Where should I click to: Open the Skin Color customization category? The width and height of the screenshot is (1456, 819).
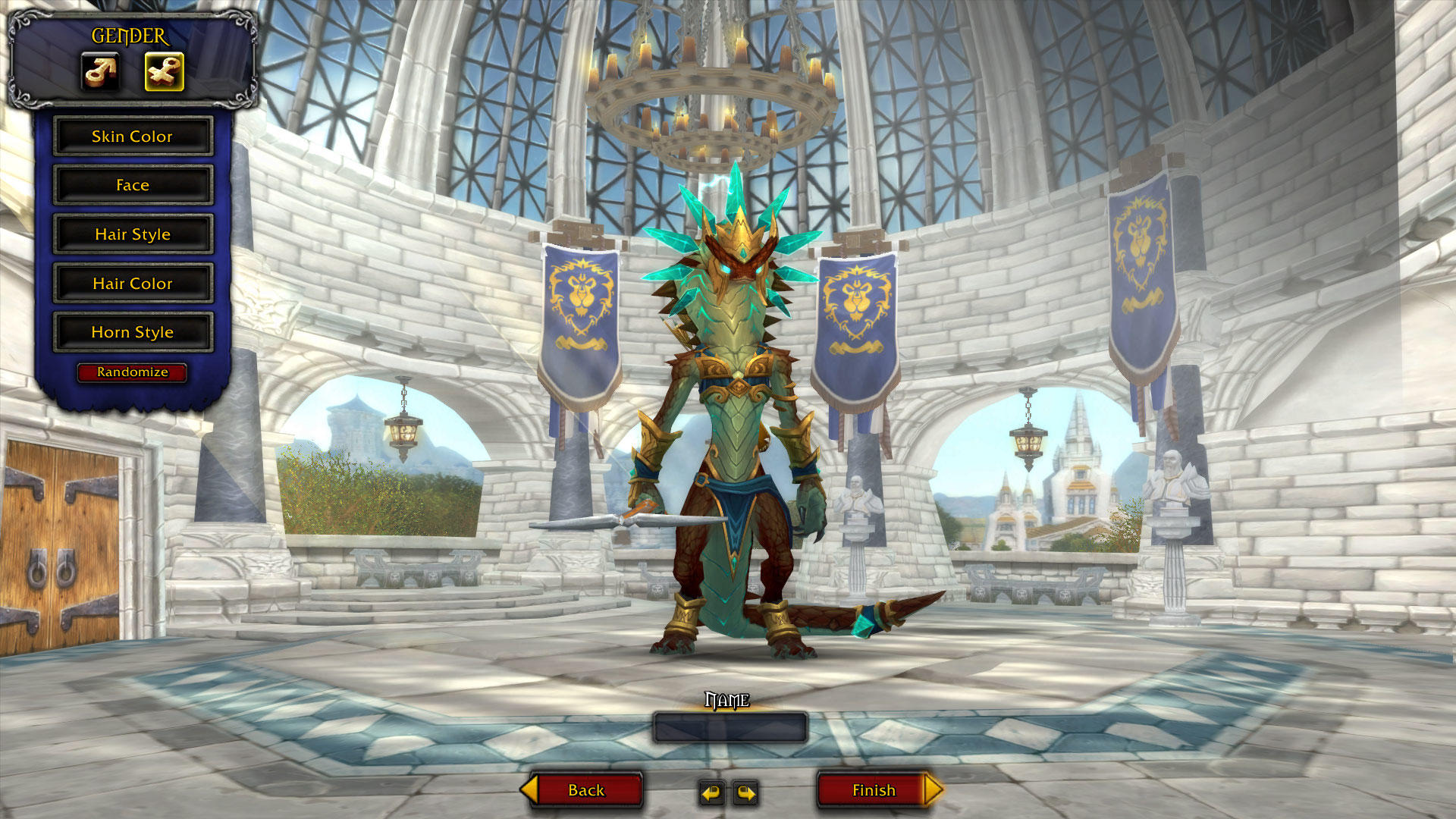[133, 136]
